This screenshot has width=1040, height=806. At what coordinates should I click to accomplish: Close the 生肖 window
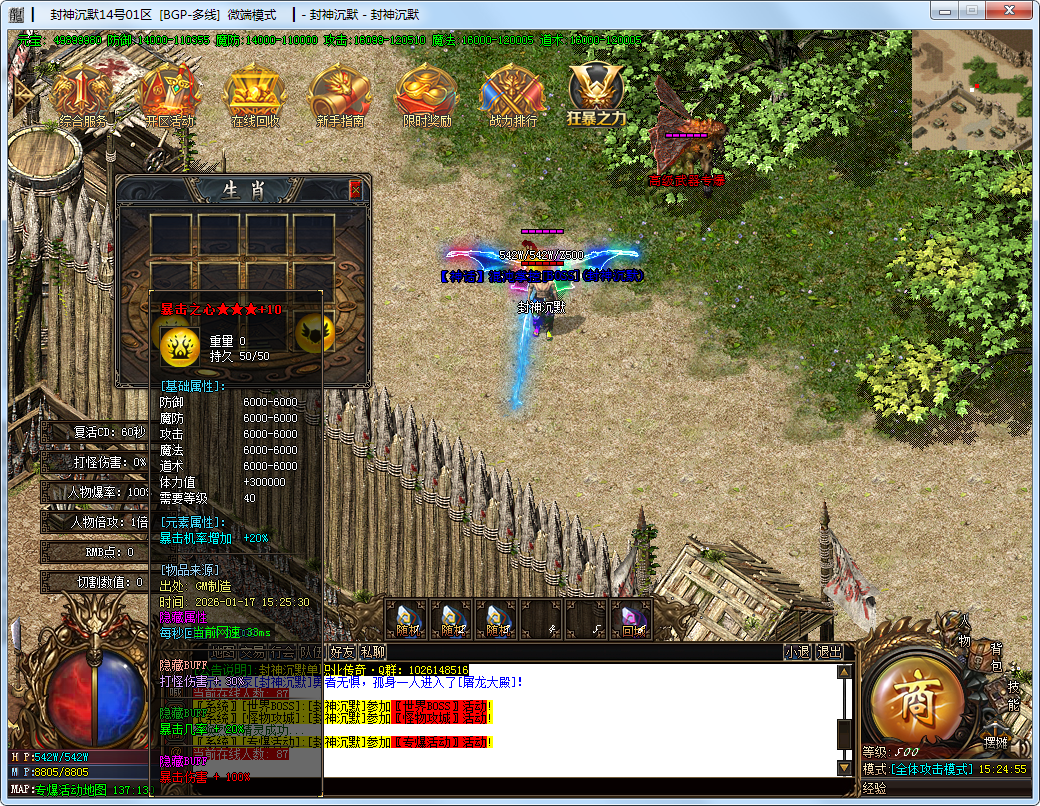point(355,190)
